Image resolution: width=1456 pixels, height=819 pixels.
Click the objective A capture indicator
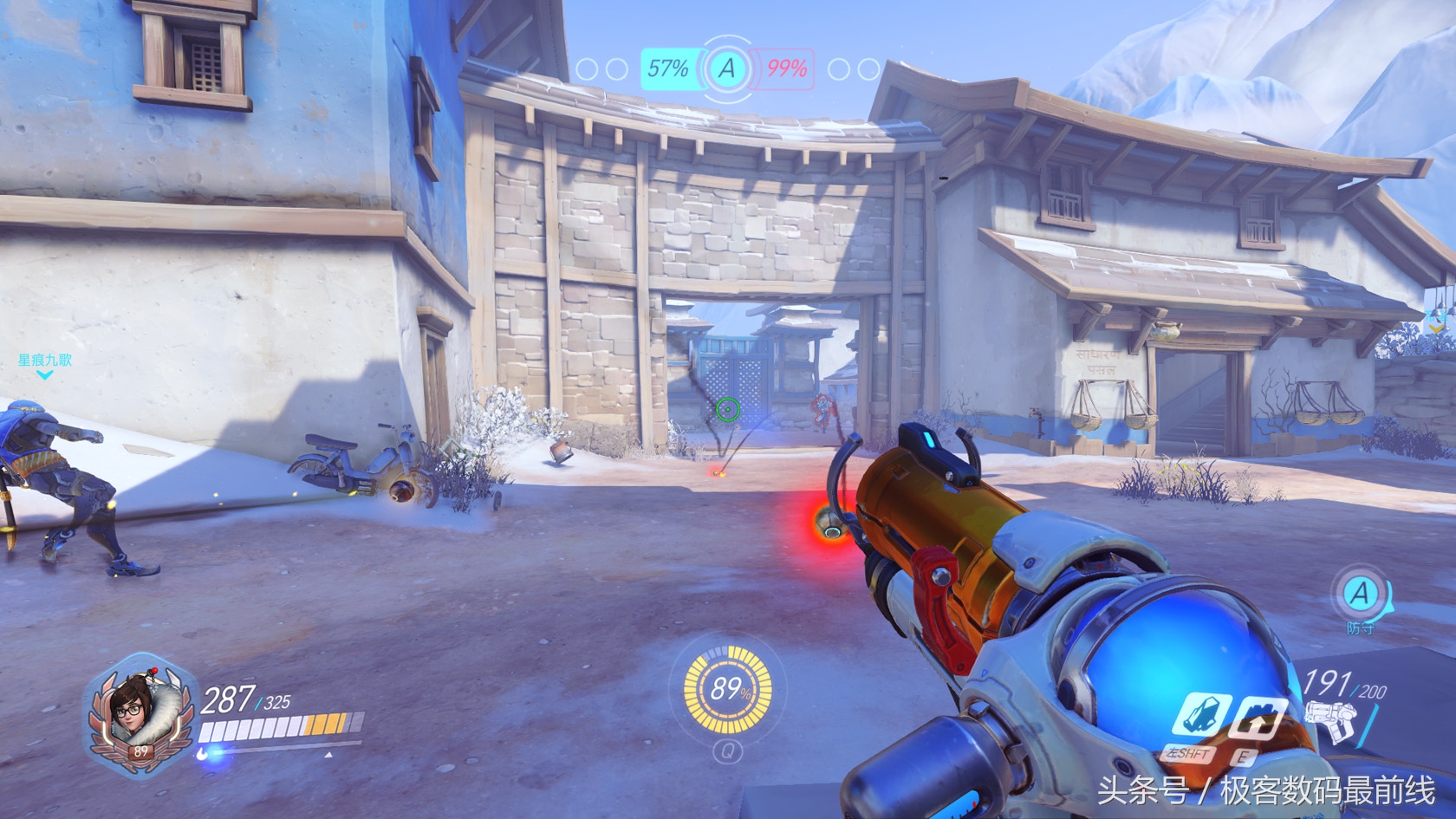[x=727, y=68]
